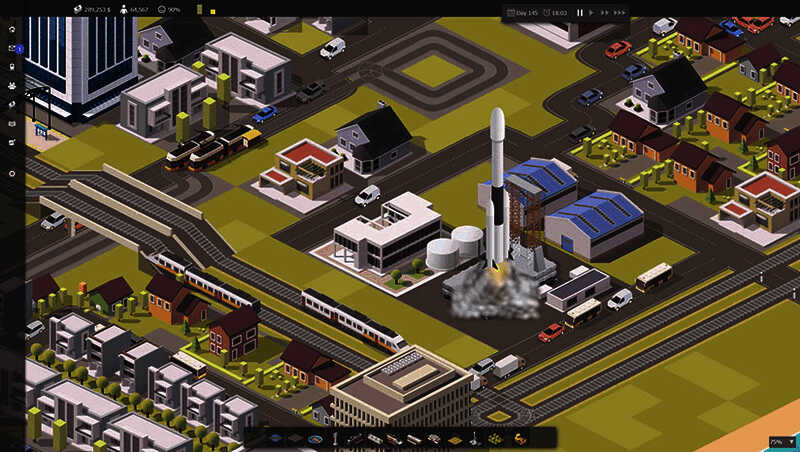Screen dimensions: 800x452
Task: Open the home icon in left sidebar
Action: (12, 29)
